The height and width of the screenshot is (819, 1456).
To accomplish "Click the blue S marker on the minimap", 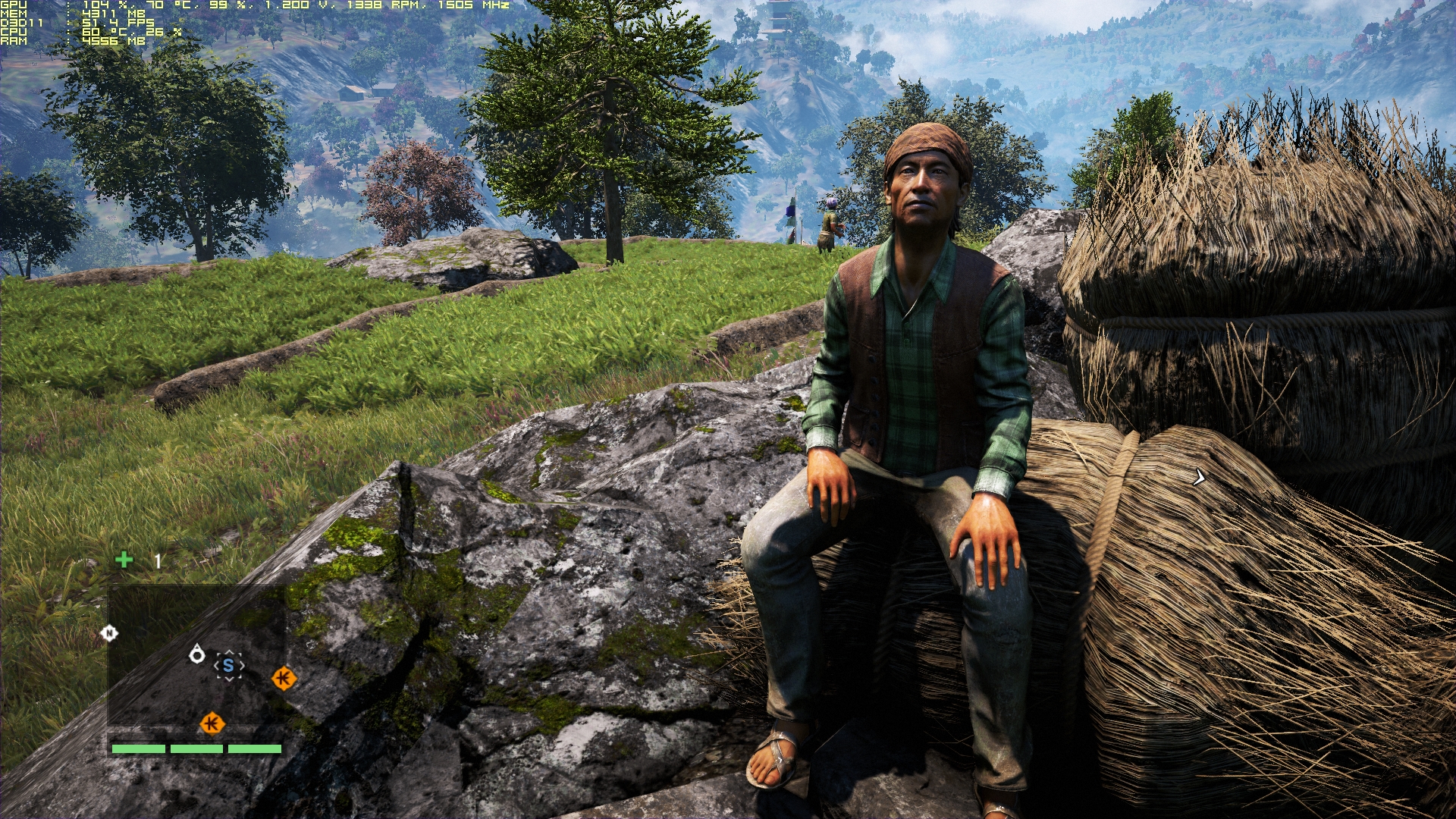I will (228, 666).
